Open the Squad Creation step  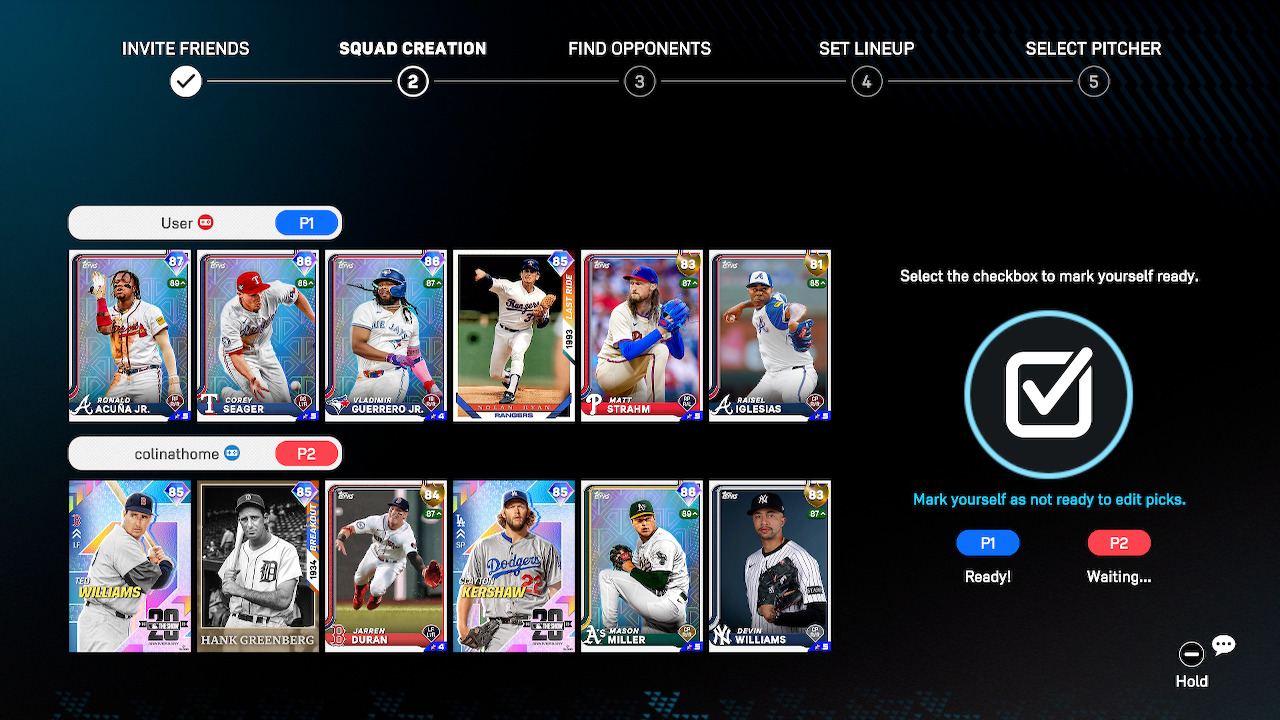pyautogui.click(x=413, y=81)
